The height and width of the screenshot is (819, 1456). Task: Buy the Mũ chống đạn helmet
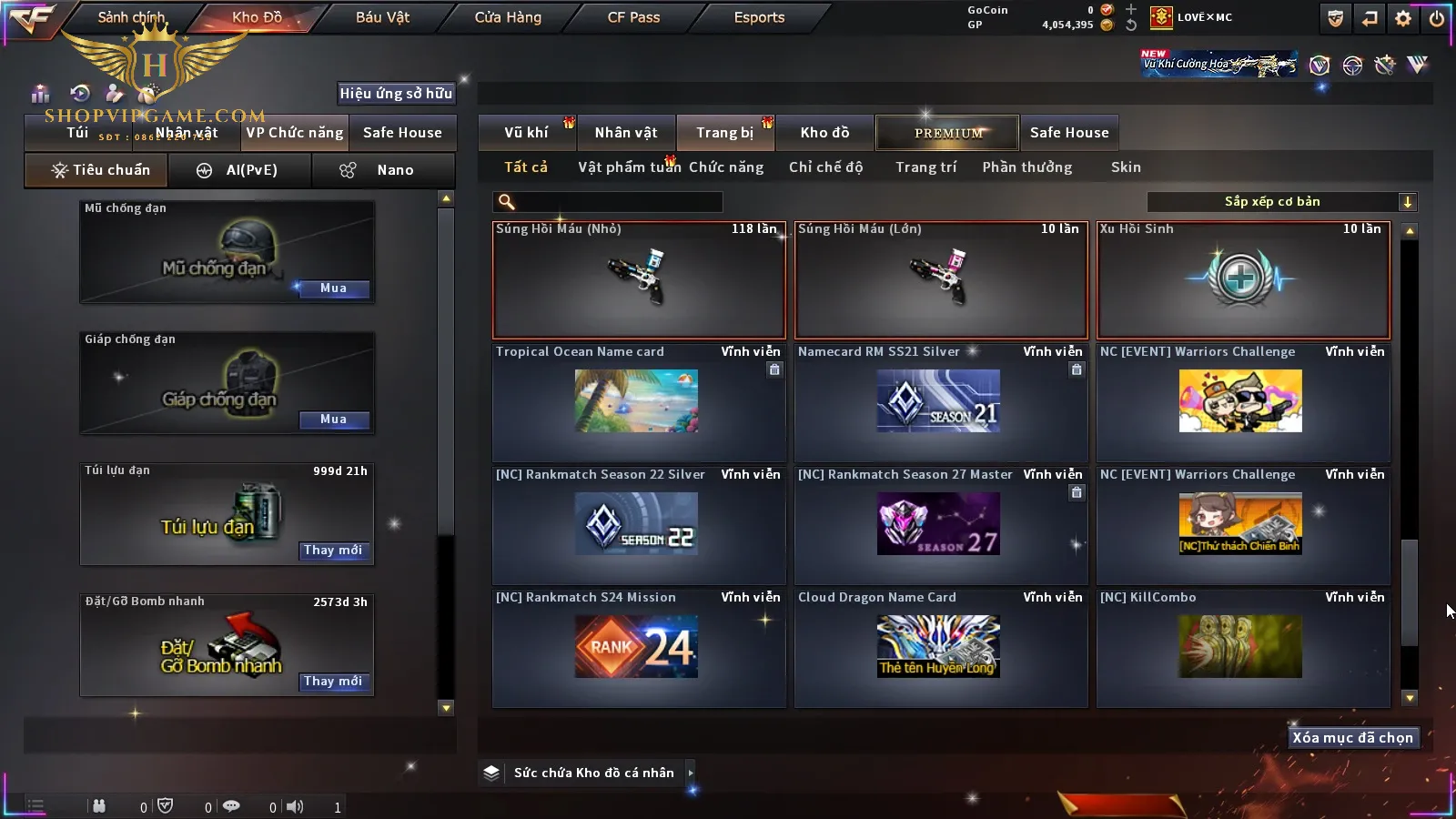pos(333,288)
